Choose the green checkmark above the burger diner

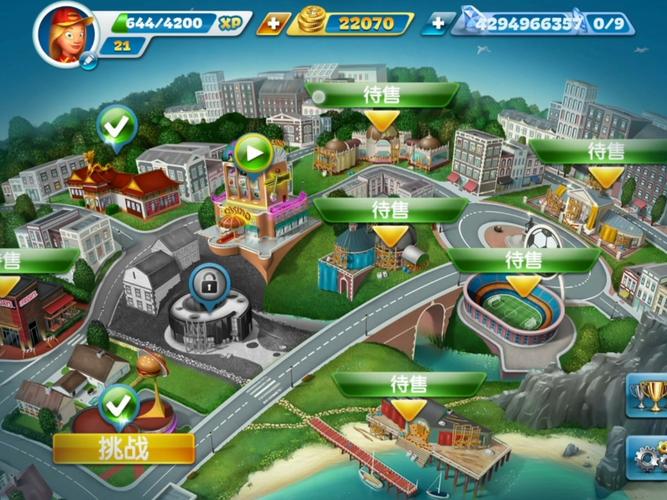(119, 404)
